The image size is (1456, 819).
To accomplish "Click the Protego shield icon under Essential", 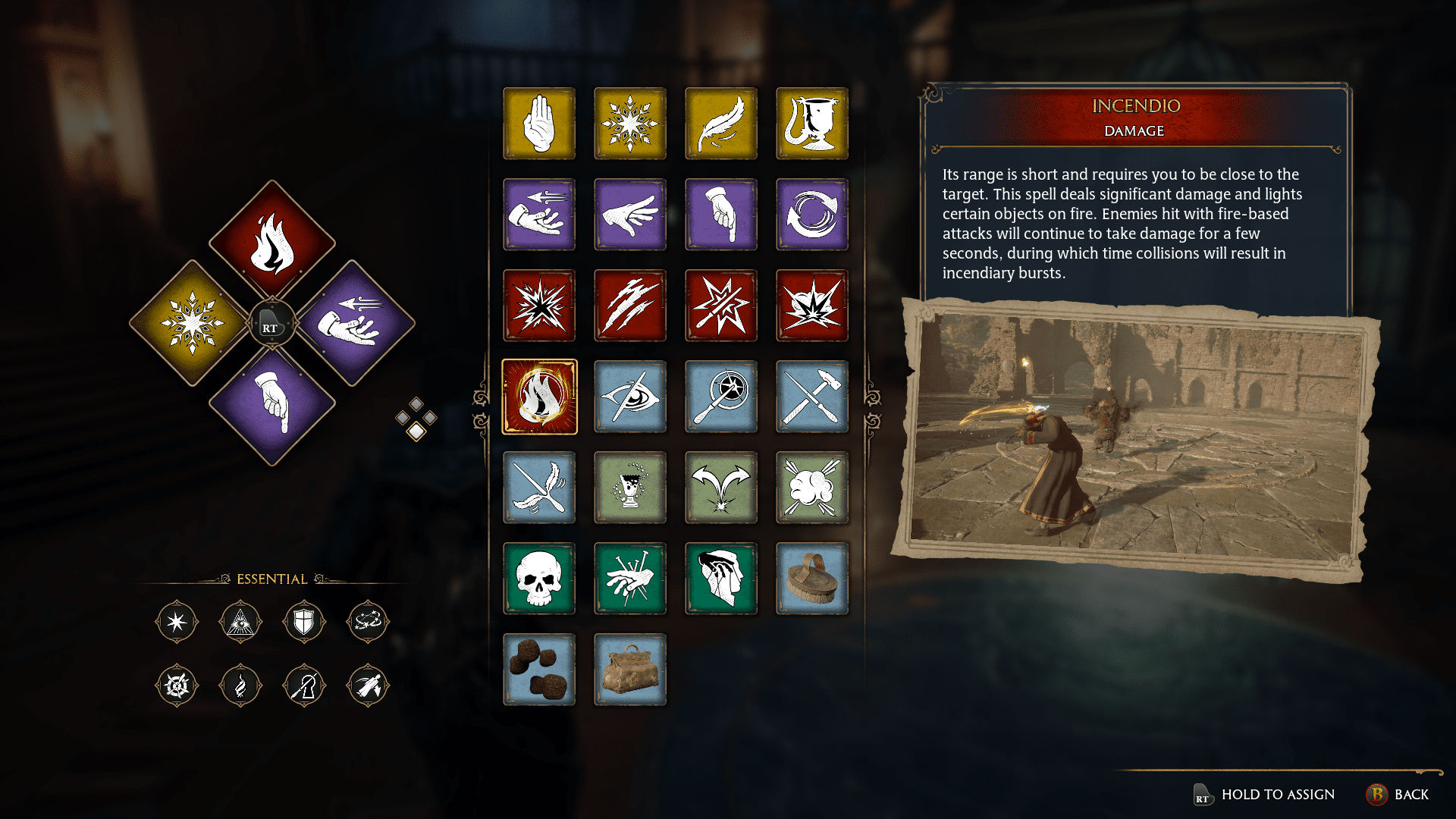I will [x=304, y=622].
